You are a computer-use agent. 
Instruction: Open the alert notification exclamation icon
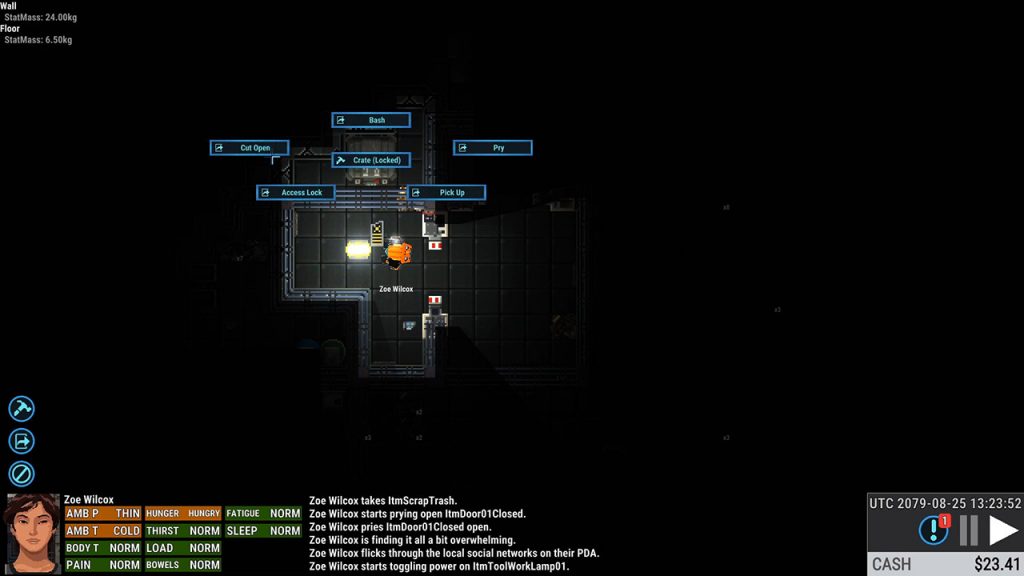933,530
